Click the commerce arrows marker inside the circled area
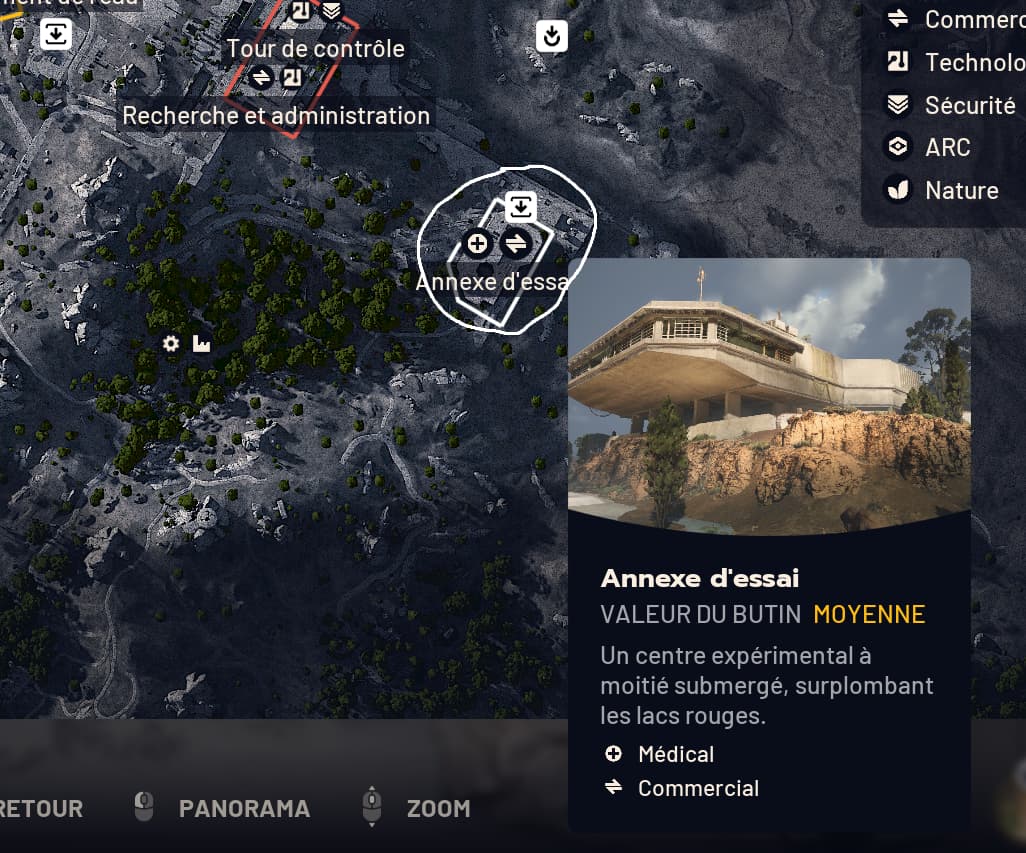Image resolution: width=1026 pixels, height=853 pixels. [516, 243]
